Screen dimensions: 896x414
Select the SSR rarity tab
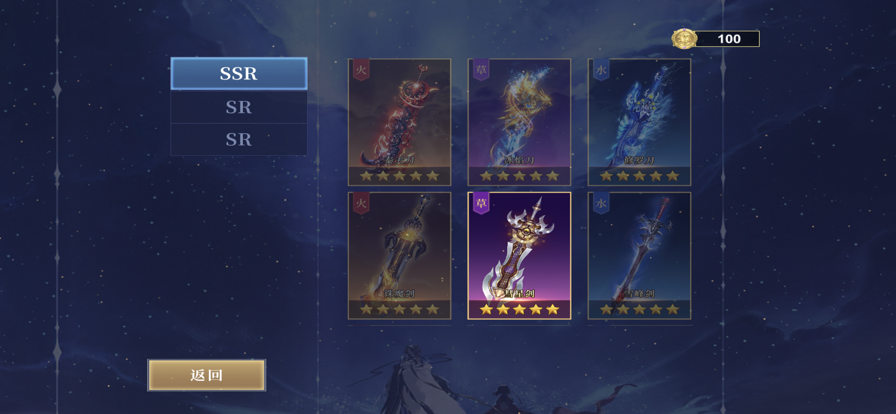tap(239, 74)
